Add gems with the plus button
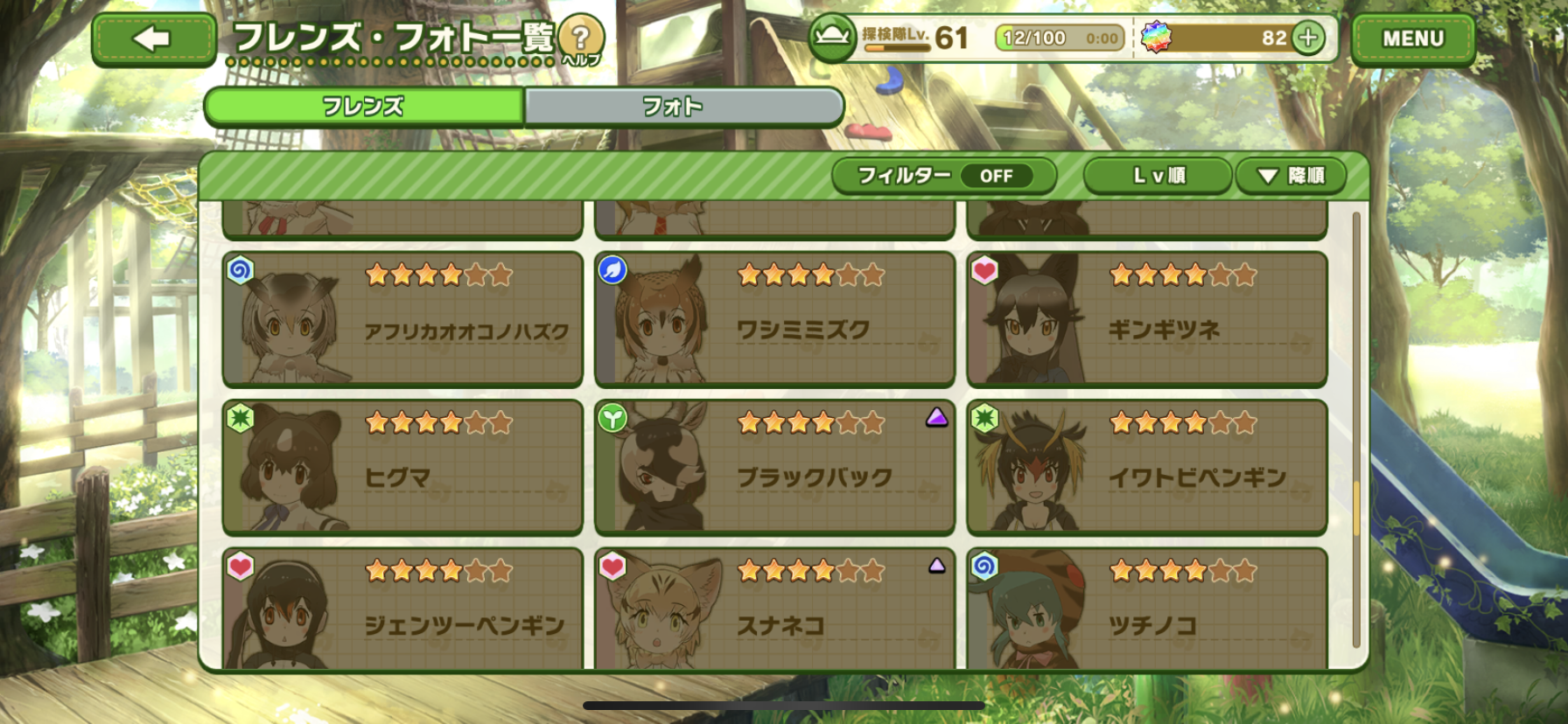The width and height of the screenshot is (1568, 724). [1308, 38]
